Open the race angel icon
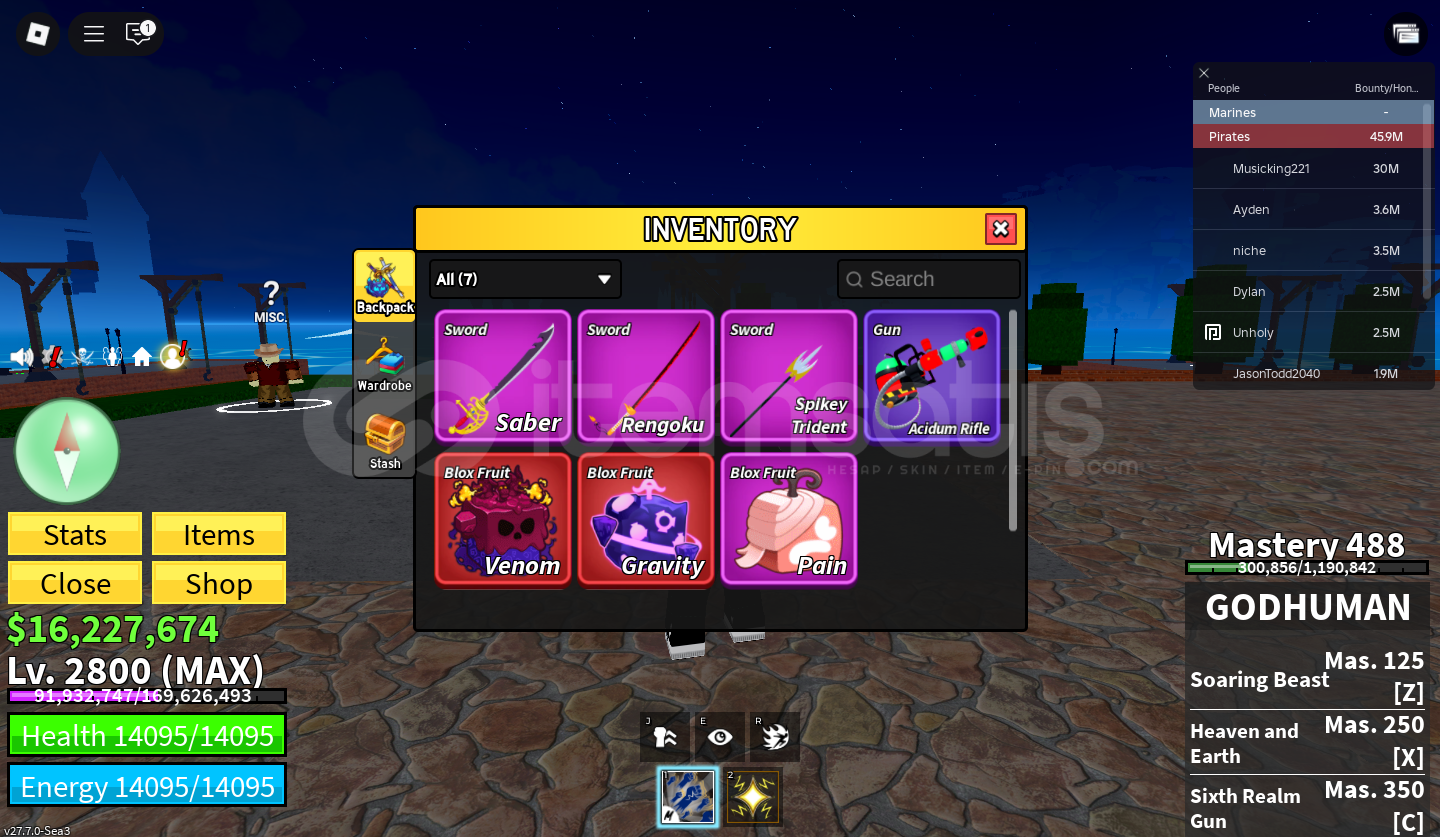Image resolution: width=1440 pixels, height=837 pixels. point(112,355)
